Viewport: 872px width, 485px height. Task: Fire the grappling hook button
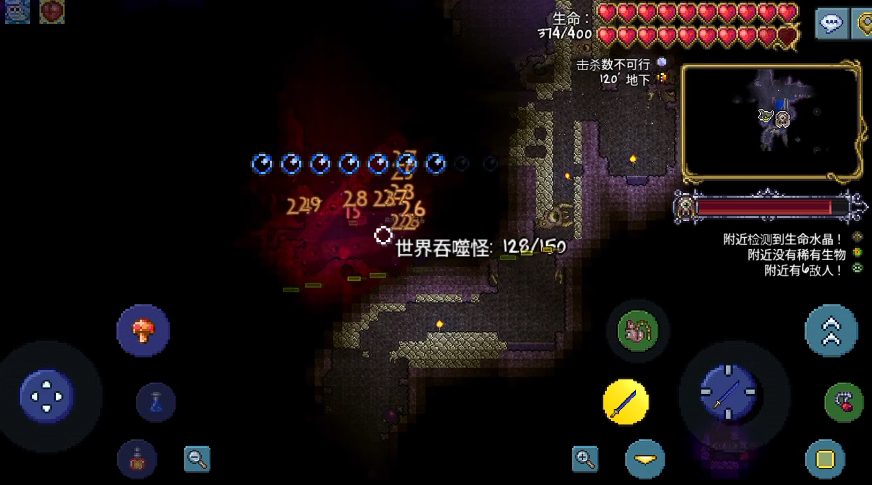click(x=844, y=403)
